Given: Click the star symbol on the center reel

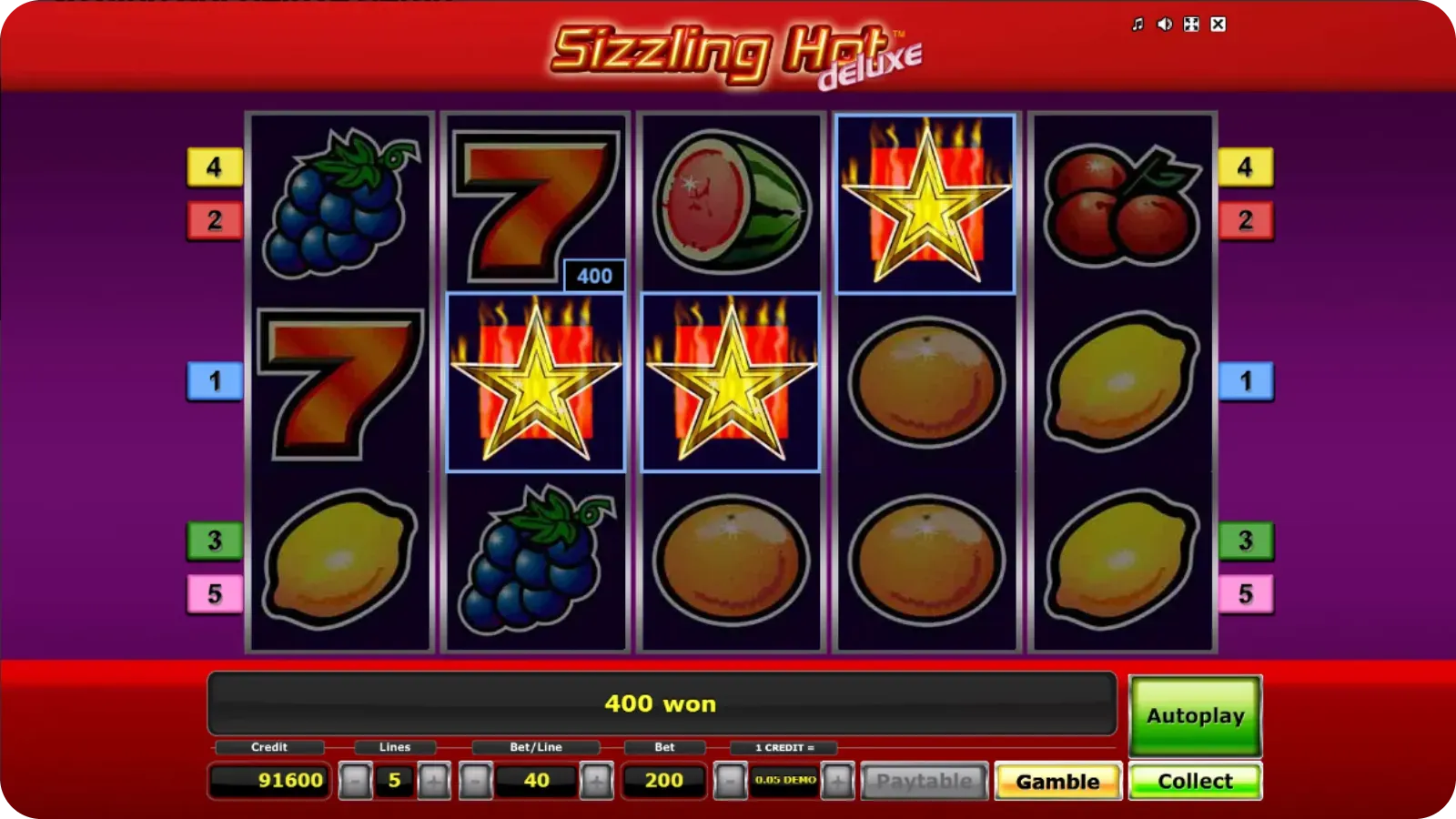Looking at the screenshot, I should pos(729,380).
